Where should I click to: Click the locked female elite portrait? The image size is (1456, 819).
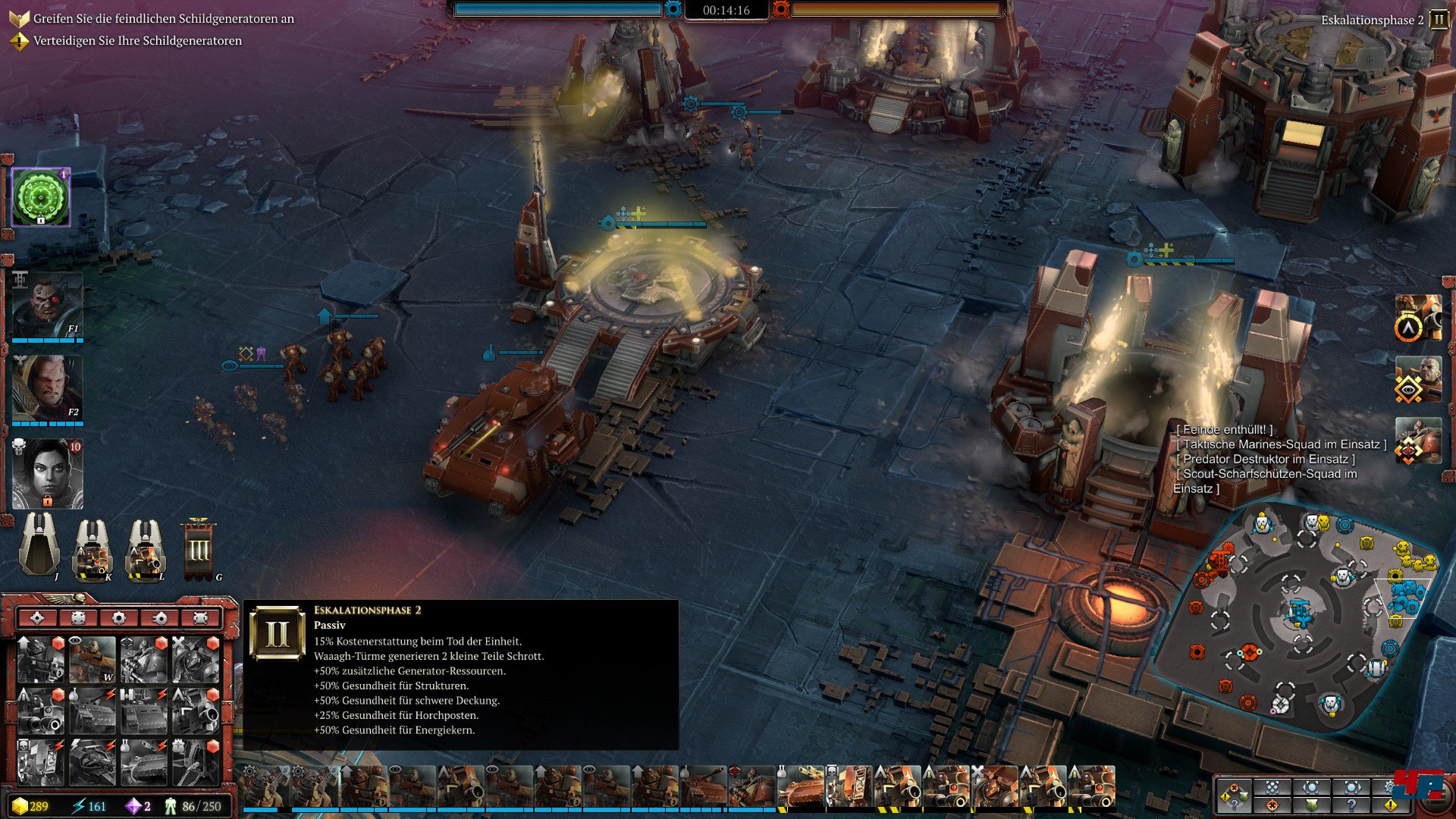pos(47,473)
